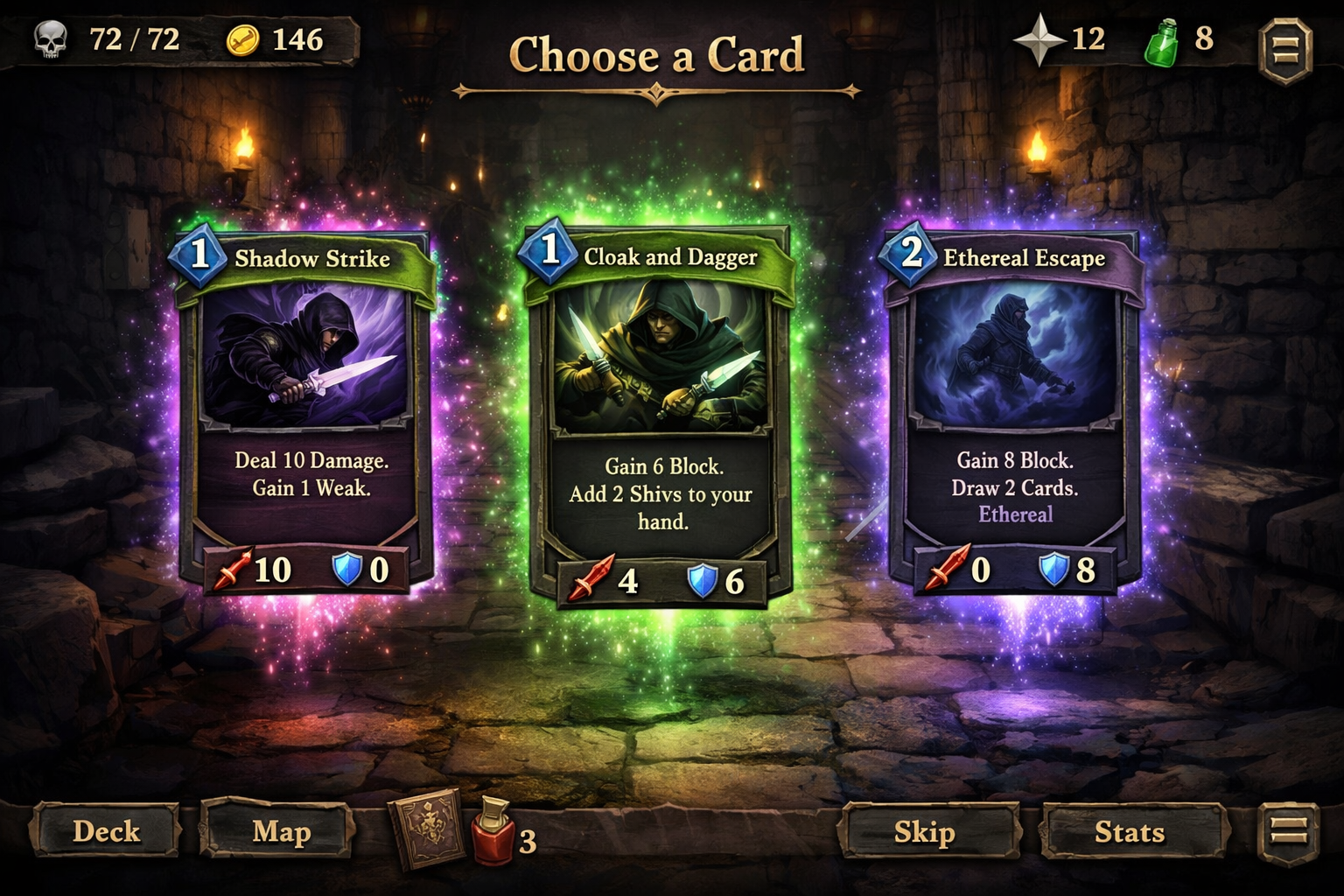This screenshot has height=896, width=1344.
Task: Open the Deck view
Action: [x=108, y=832]
